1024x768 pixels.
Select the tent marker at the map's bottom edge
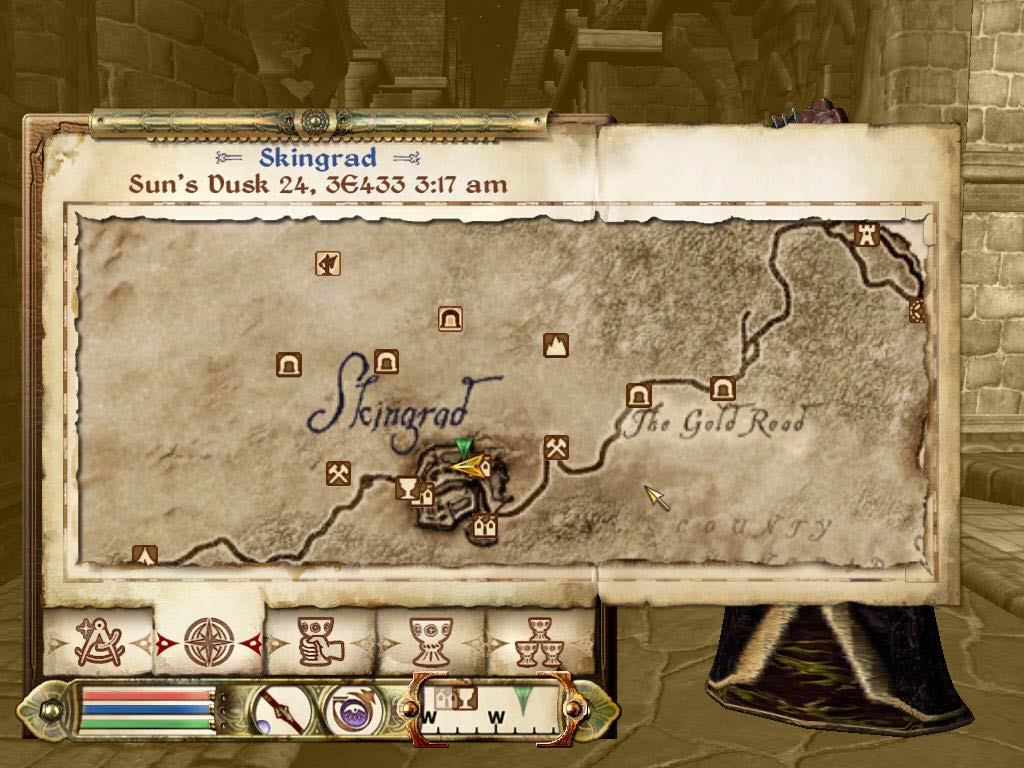[x=146, y=555]
